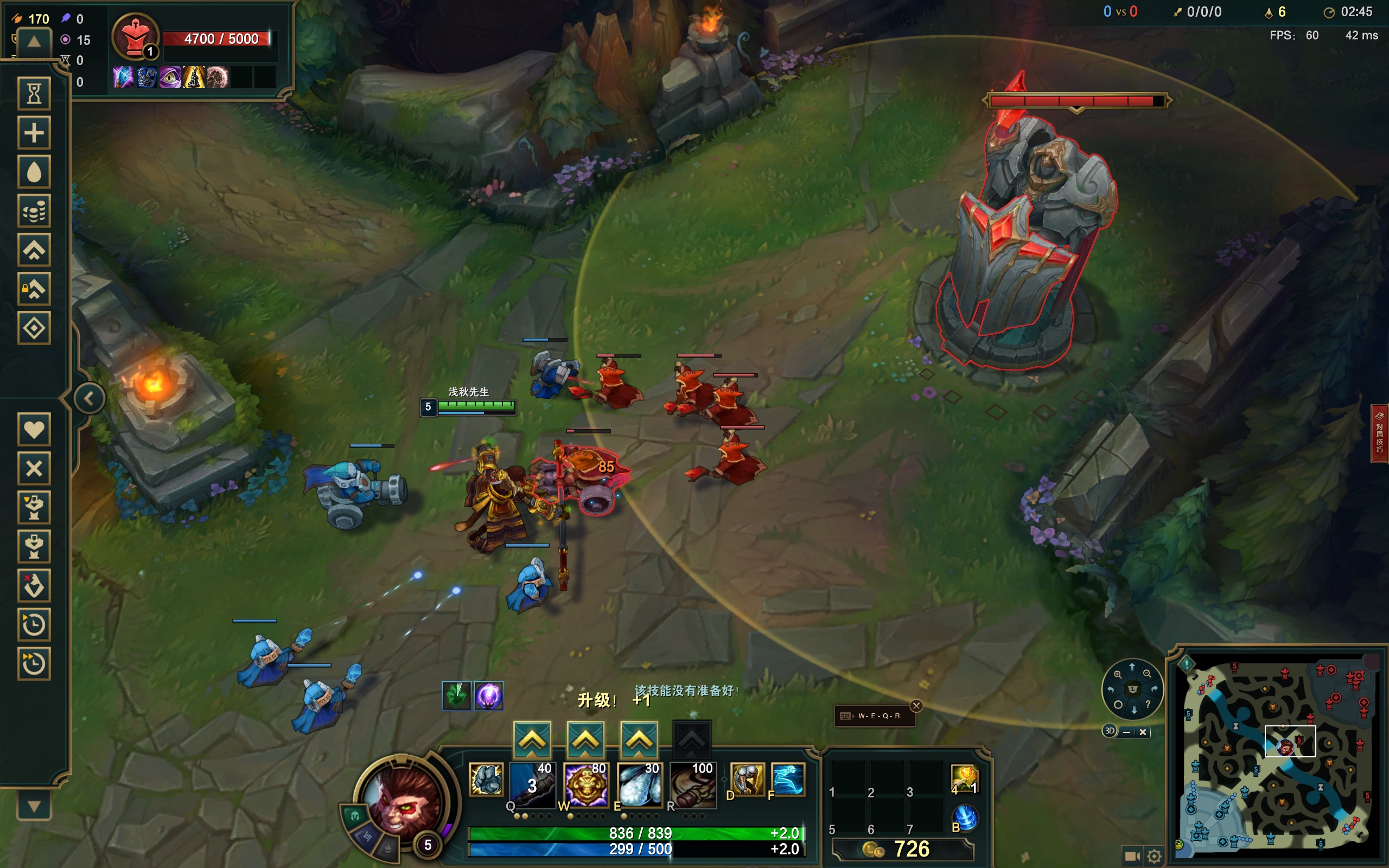Collapse the practice tool panel with left arrow
The image size is (1389, 868).
tap(89, 398)
